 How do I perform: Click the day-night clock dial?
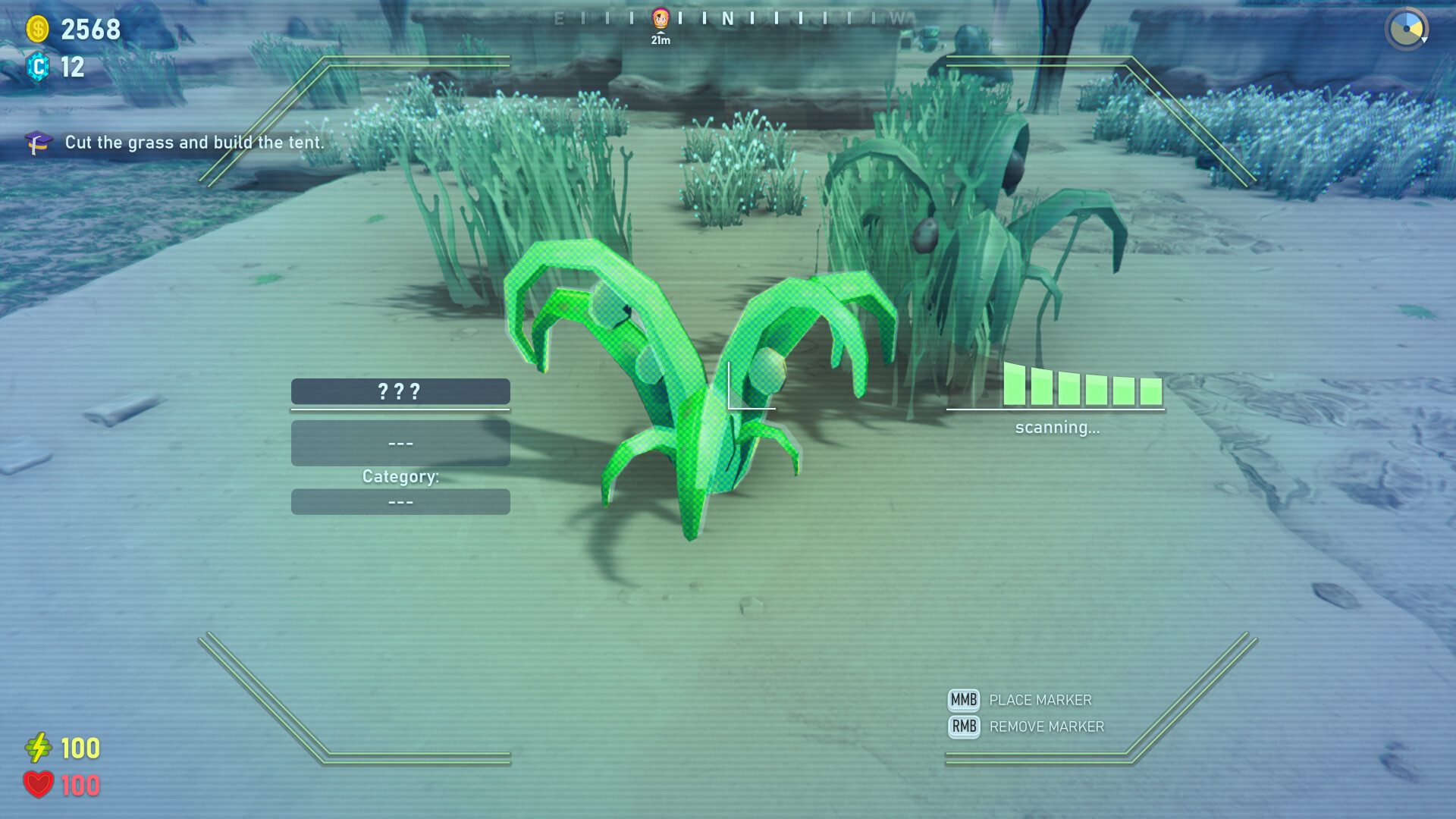[1406, 29]
